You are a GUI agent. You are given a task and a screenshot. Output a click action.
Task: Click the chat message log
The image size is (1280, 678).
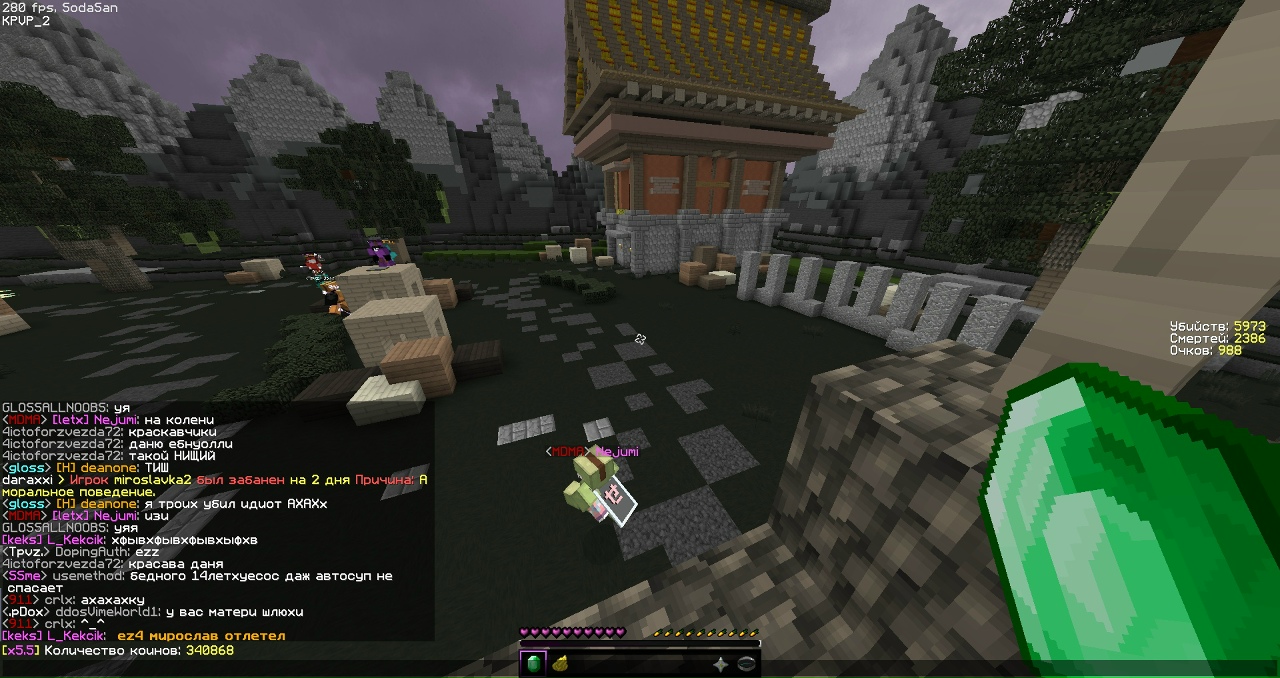(x=216, y=520)
